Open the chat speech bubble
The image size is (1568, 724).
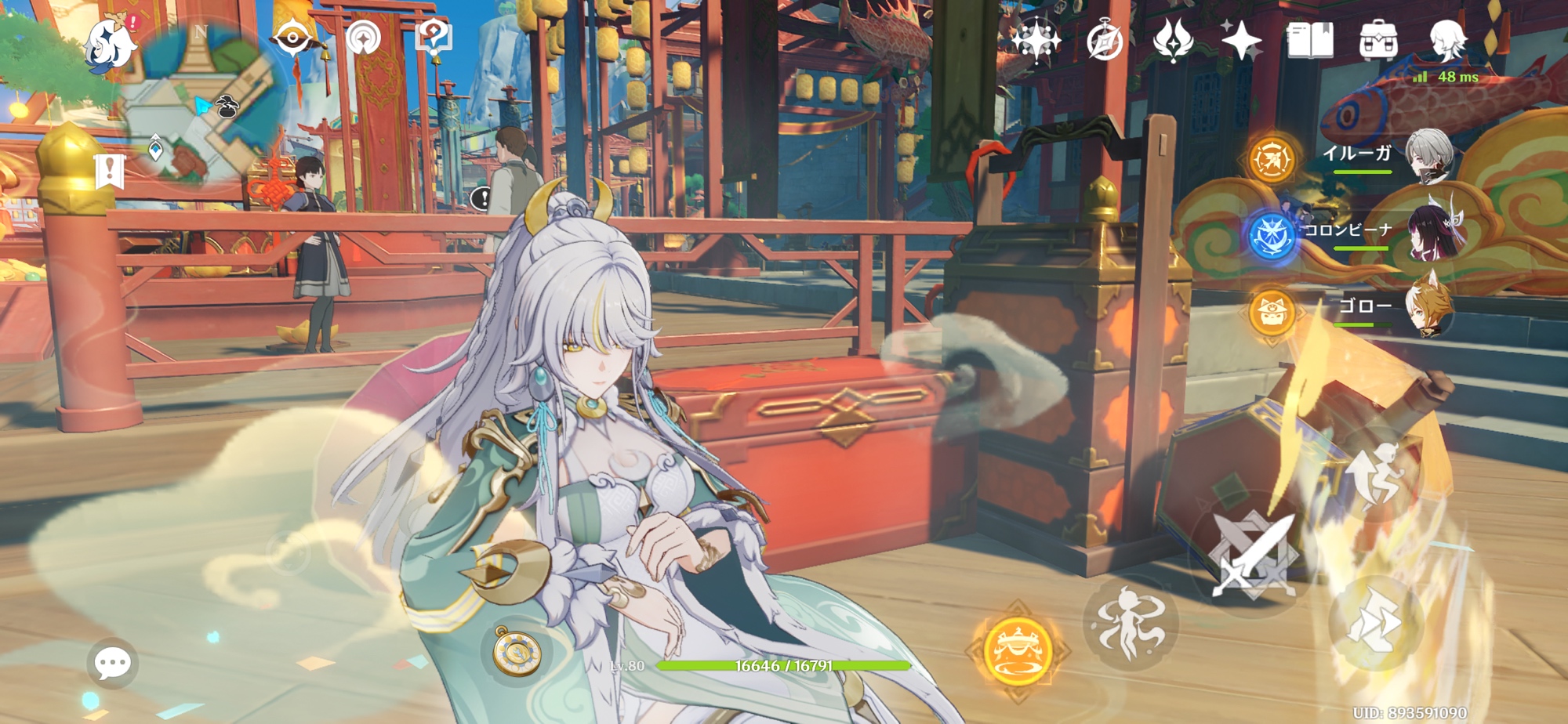[x=112, y=664]
